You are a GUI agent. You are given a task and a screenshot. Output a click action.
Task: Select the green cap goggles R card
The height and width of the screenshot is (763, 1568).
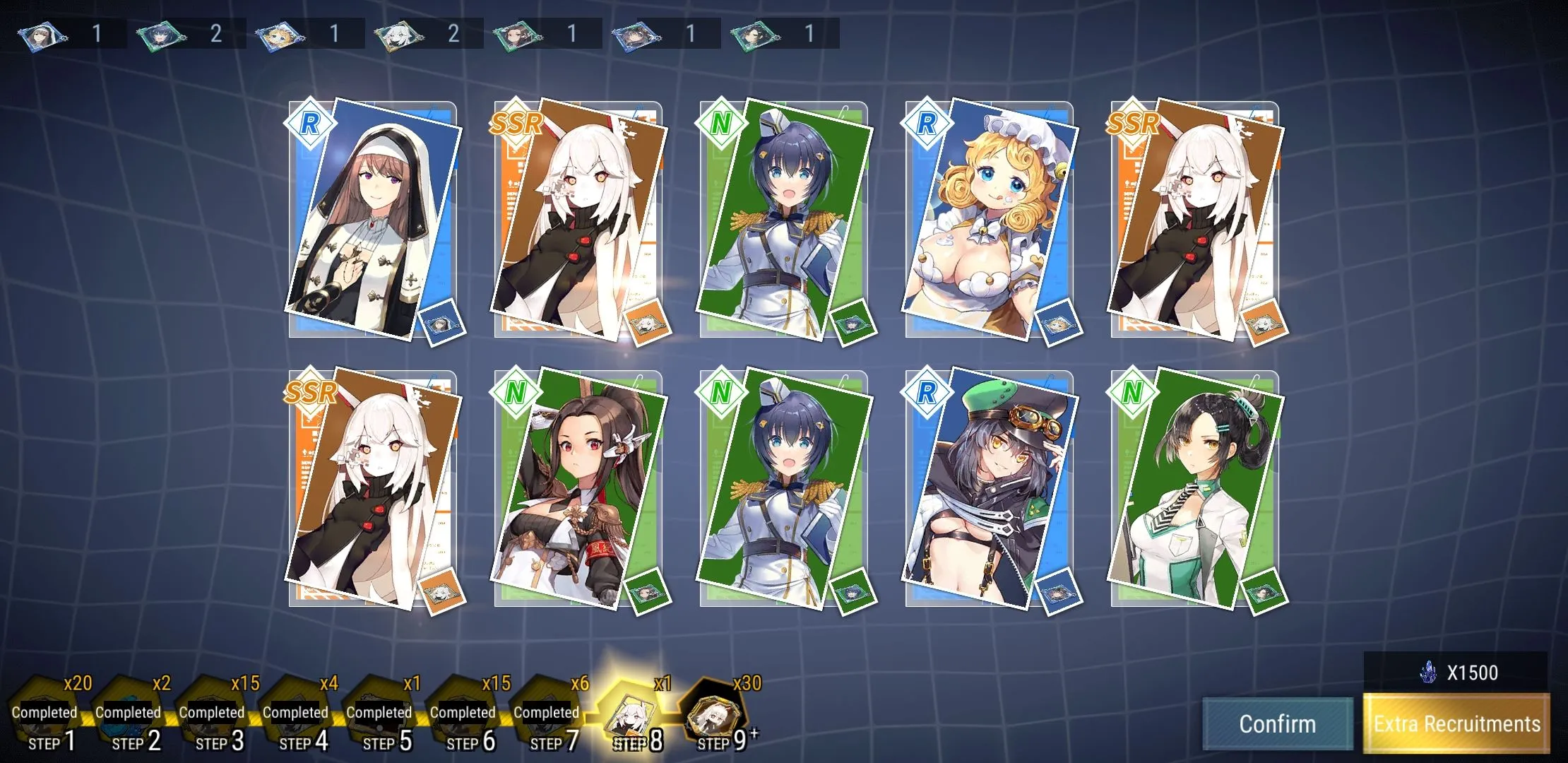[x=989, y=487]
